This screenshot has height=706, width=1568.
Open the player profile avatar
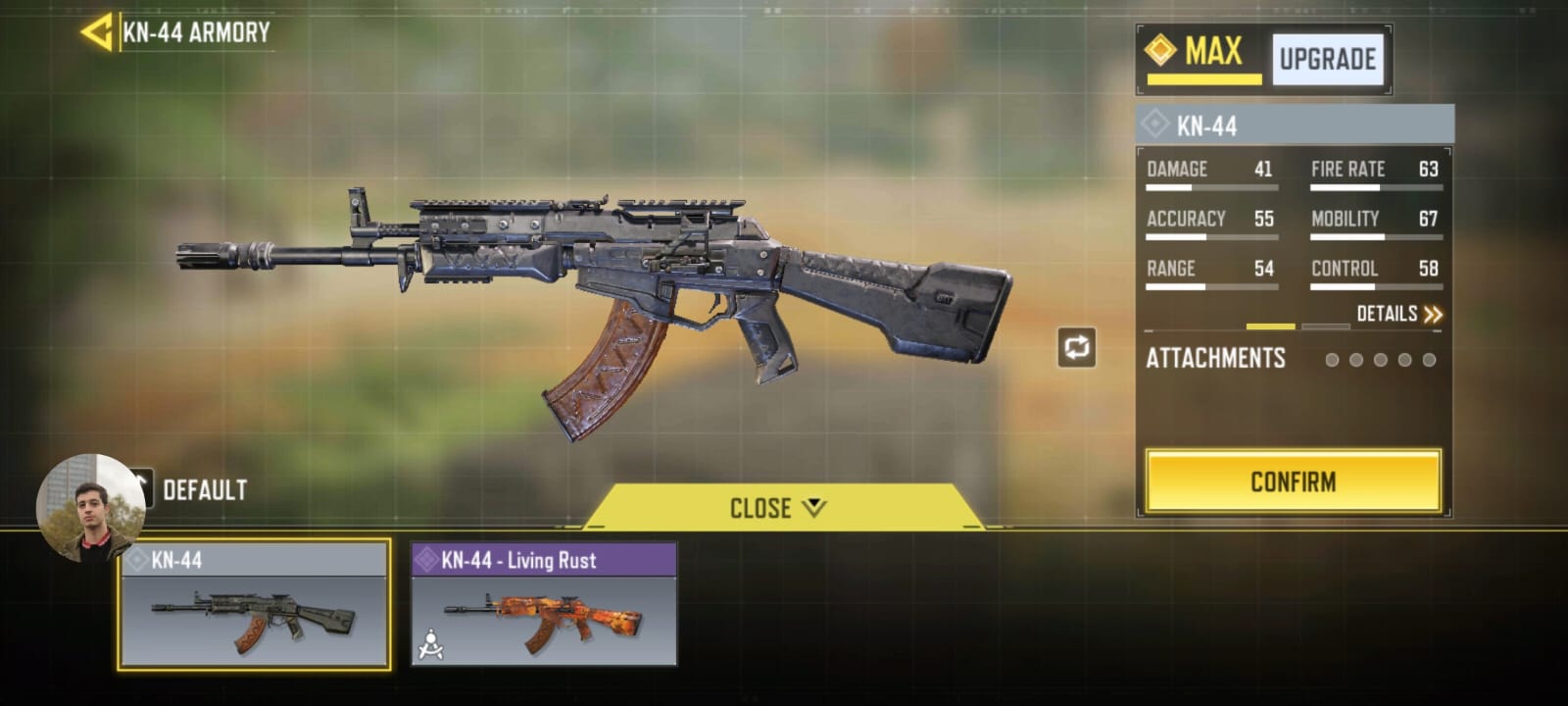tap(91, 506)
